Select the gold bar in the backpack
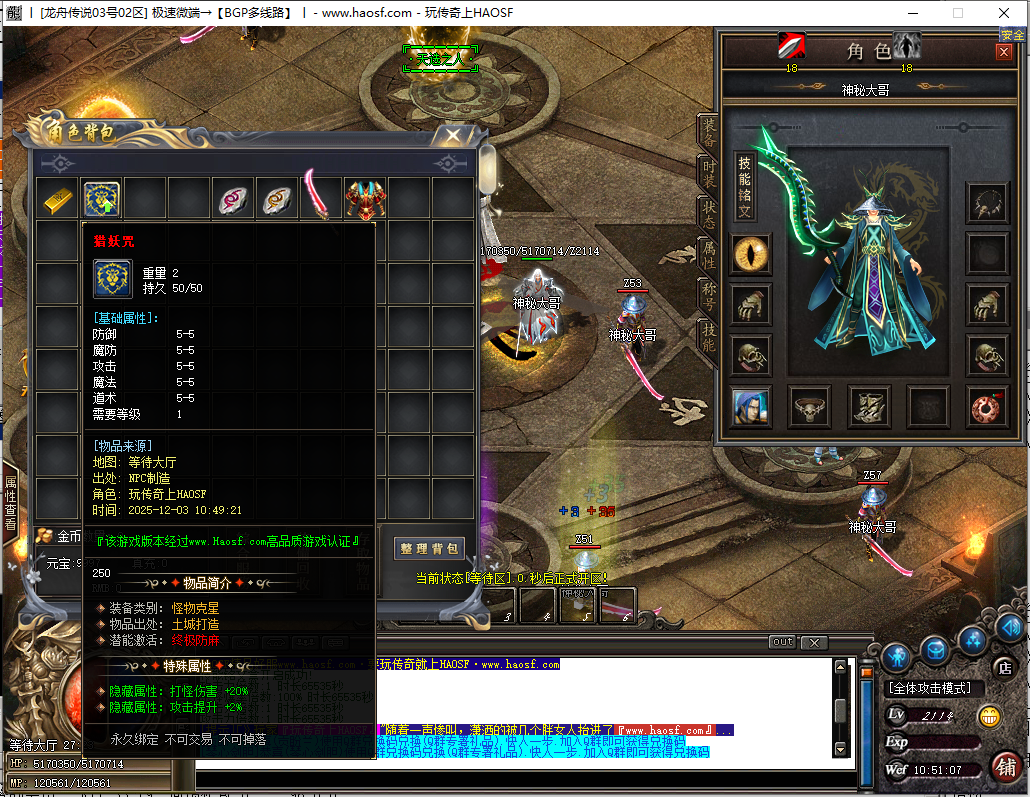 (x=58, y=200)
